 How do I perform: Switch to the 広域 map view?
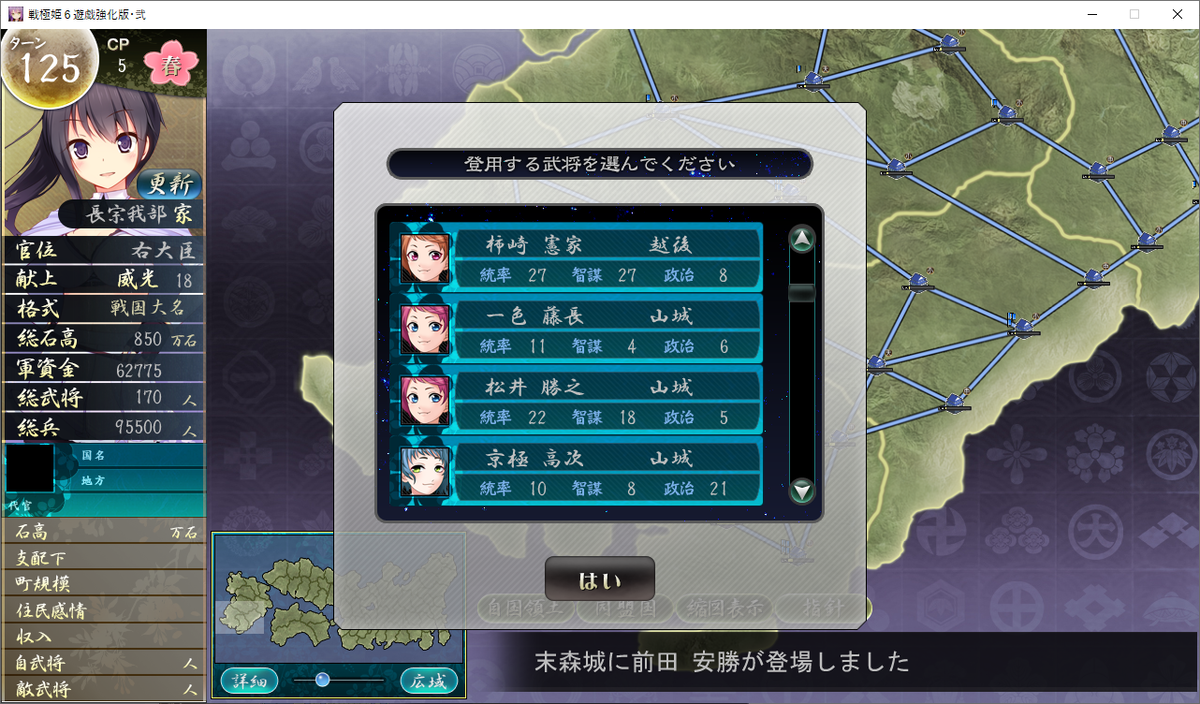tap(429, 681)
